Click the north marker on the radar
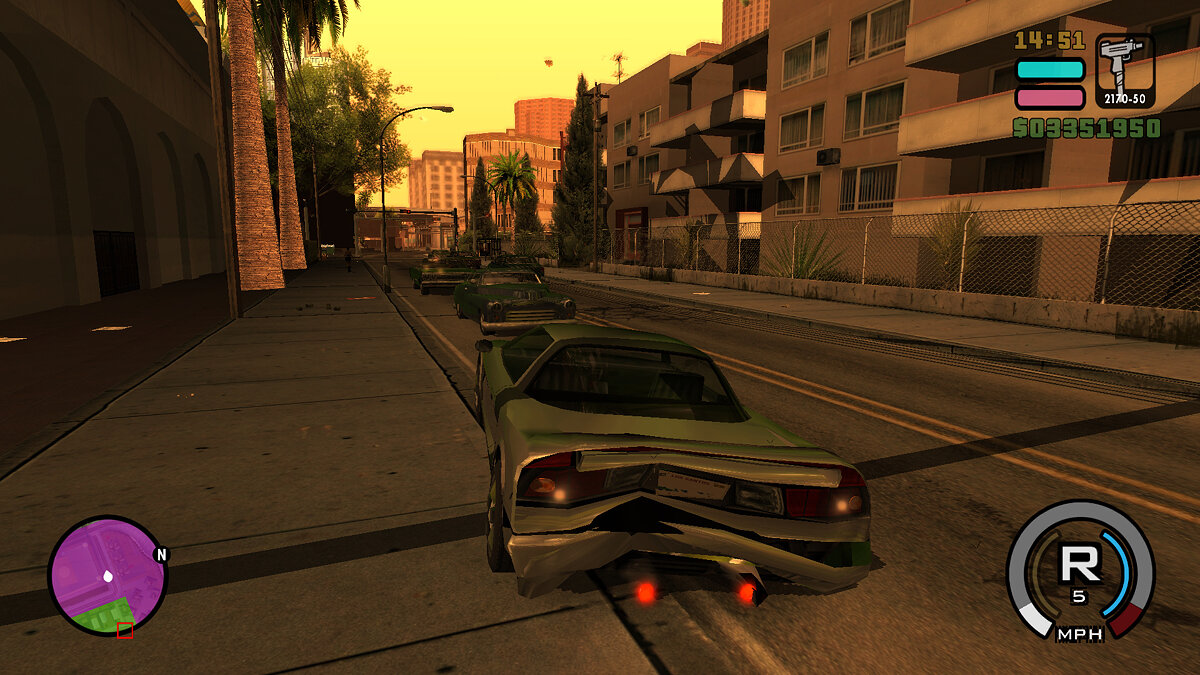The height and width of the screenshot is (675, 1200). pos(161,554)
